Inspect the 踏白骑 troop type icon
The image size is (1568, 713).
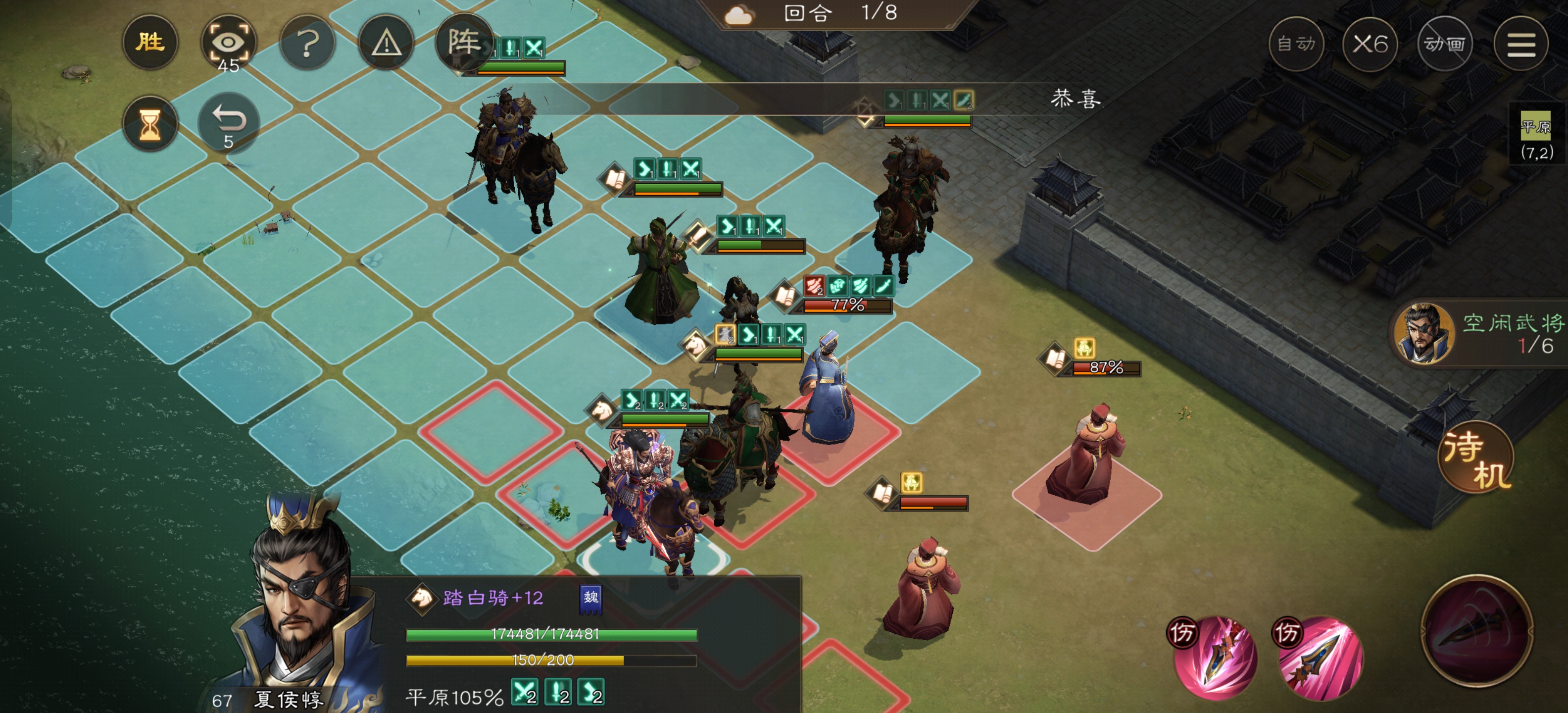421,598
